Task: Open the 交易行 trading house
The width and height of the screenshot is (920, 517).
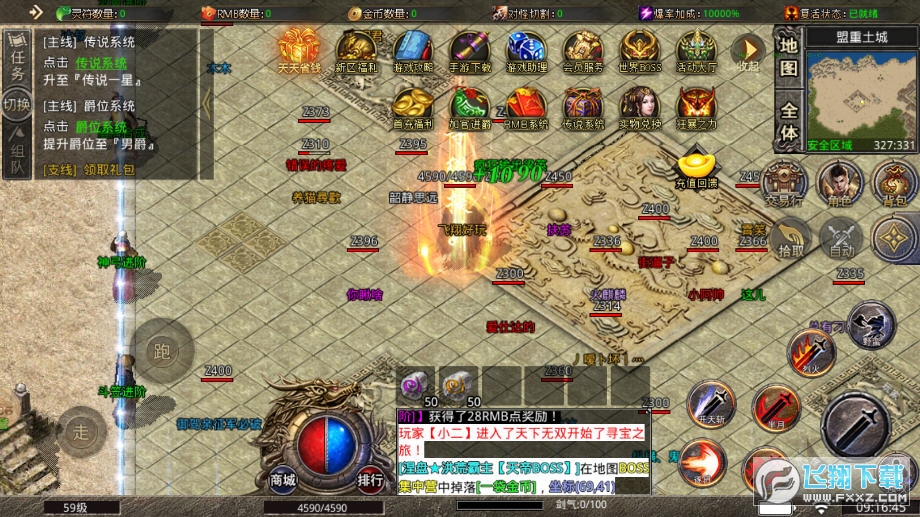Action: [784, 183]
